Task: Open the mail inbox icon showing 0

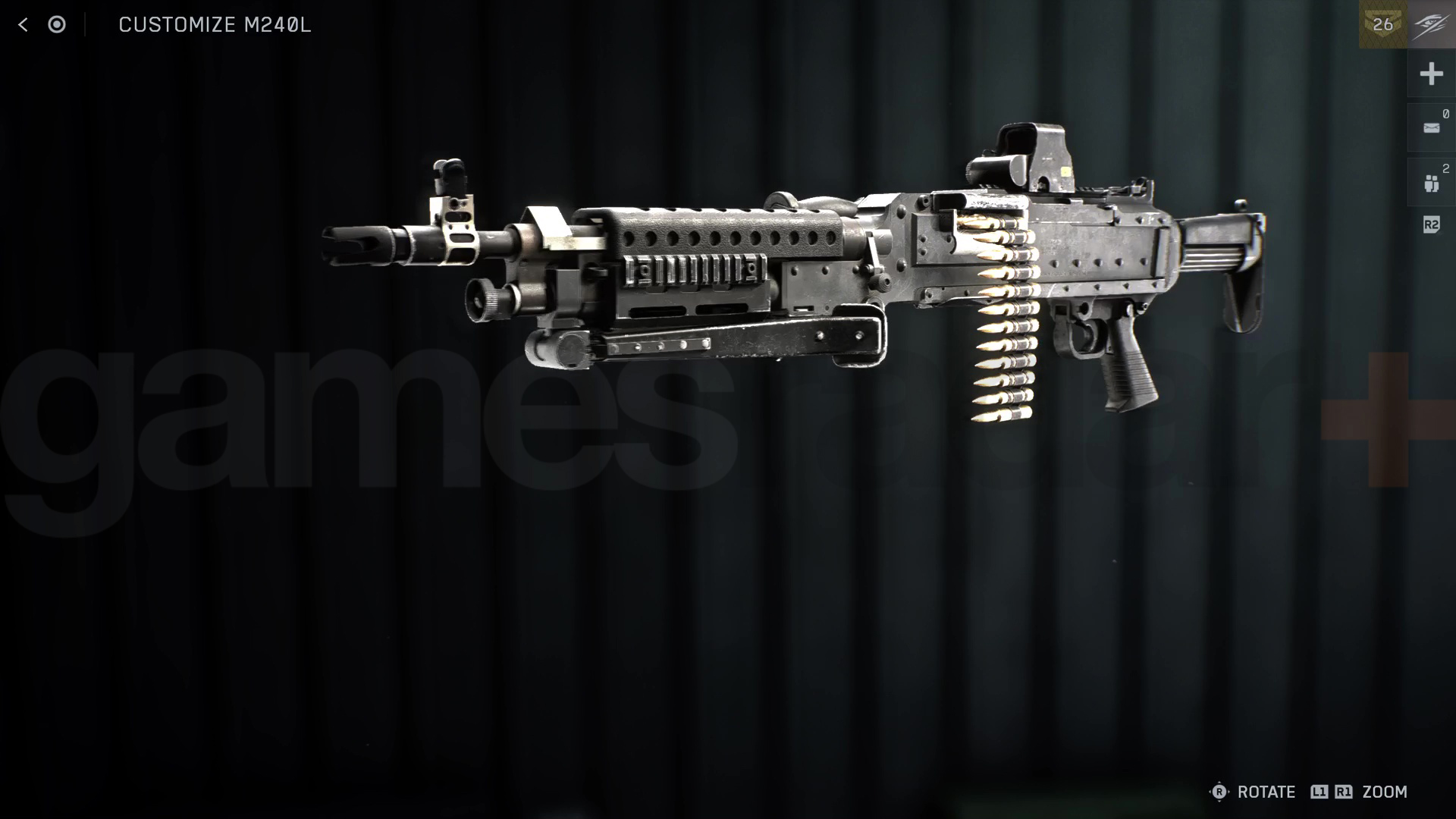Action: (1431, 127)
